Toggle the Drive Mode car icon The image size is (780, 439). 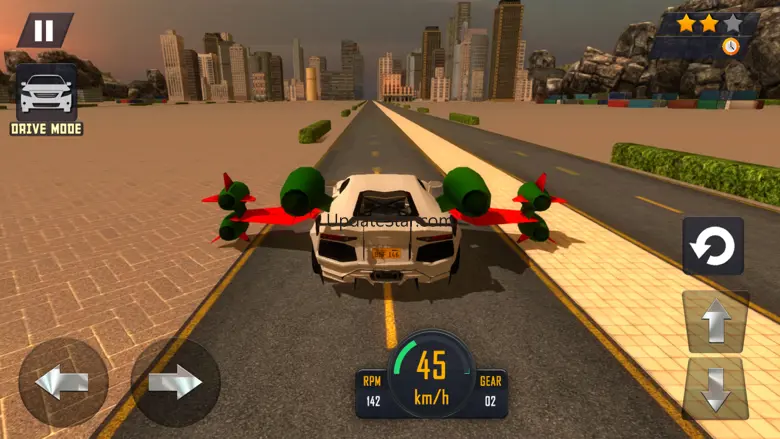[x=46, y=93]
